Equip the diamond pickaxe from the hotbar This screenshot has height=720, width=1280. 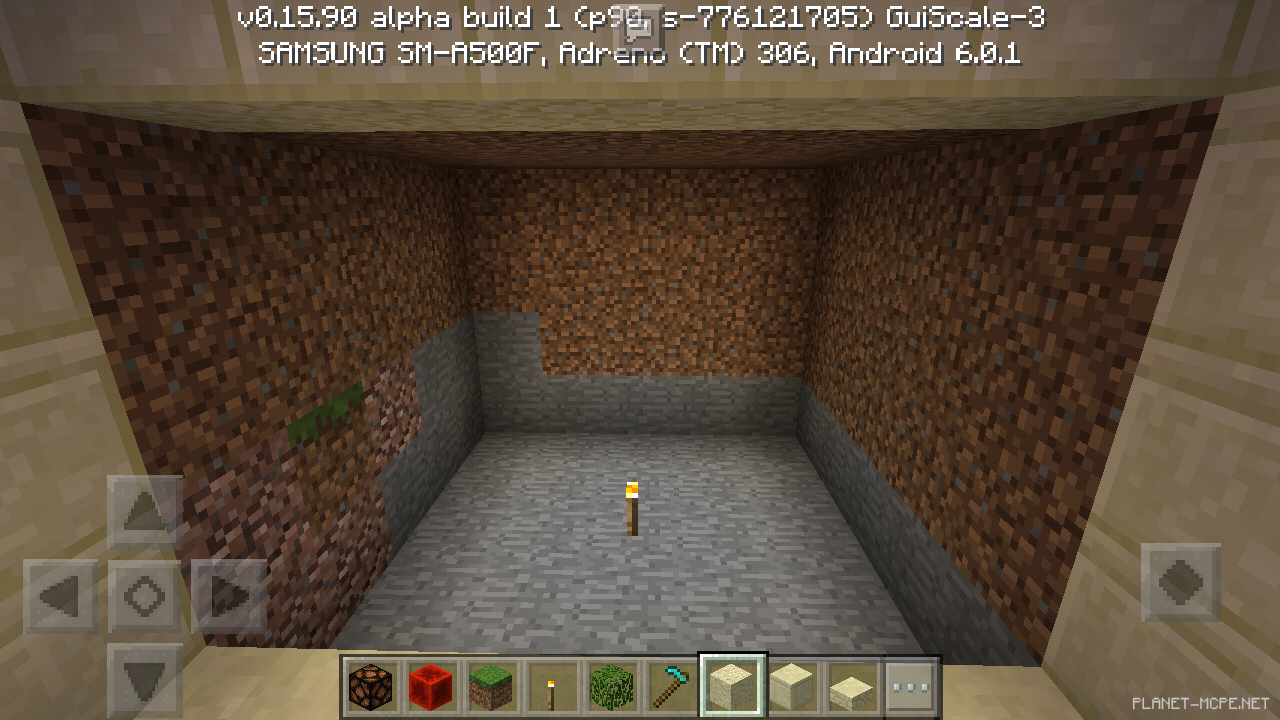pos(672,685)
